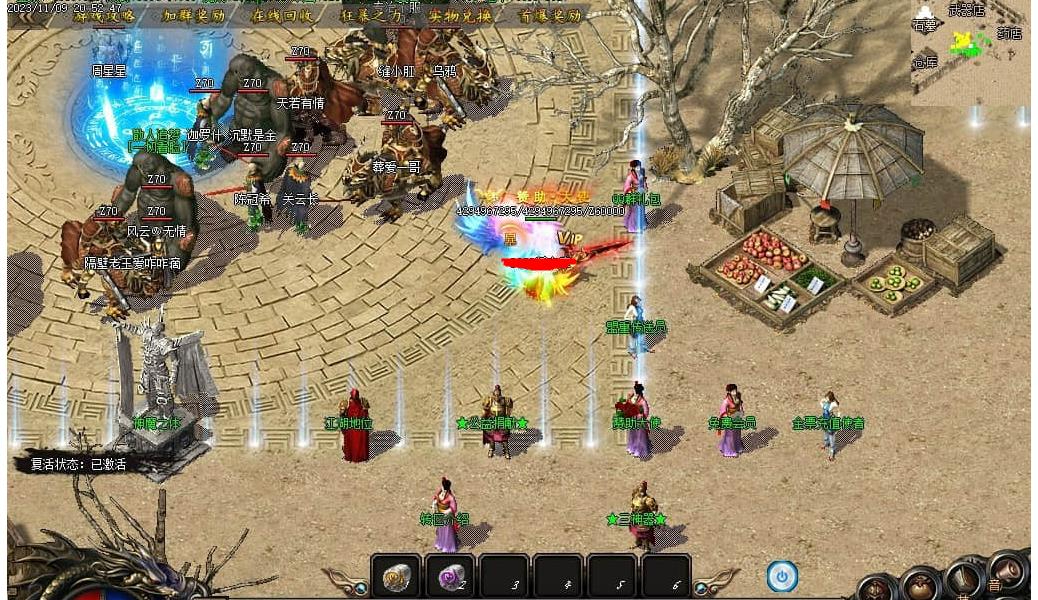Open the 首爆奖励 first-drop reward menu
Screen dimensions: 1038x600
click(549, 16)
